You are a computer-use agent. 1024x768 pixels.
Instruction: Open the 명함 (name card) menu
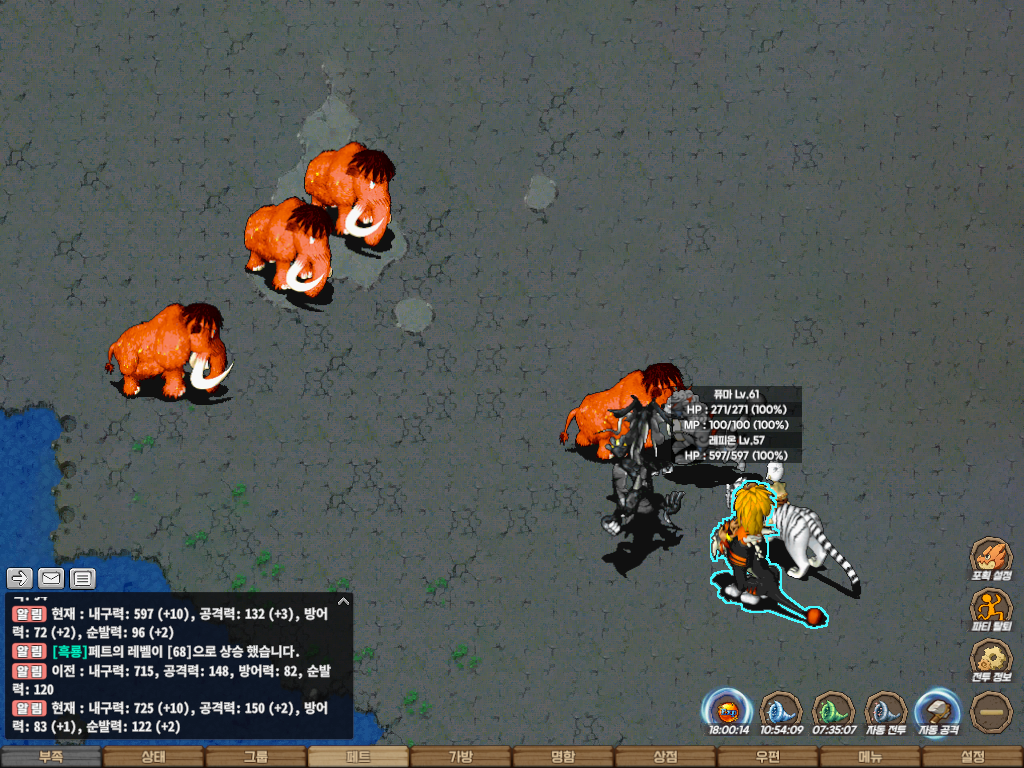point(563,757)
